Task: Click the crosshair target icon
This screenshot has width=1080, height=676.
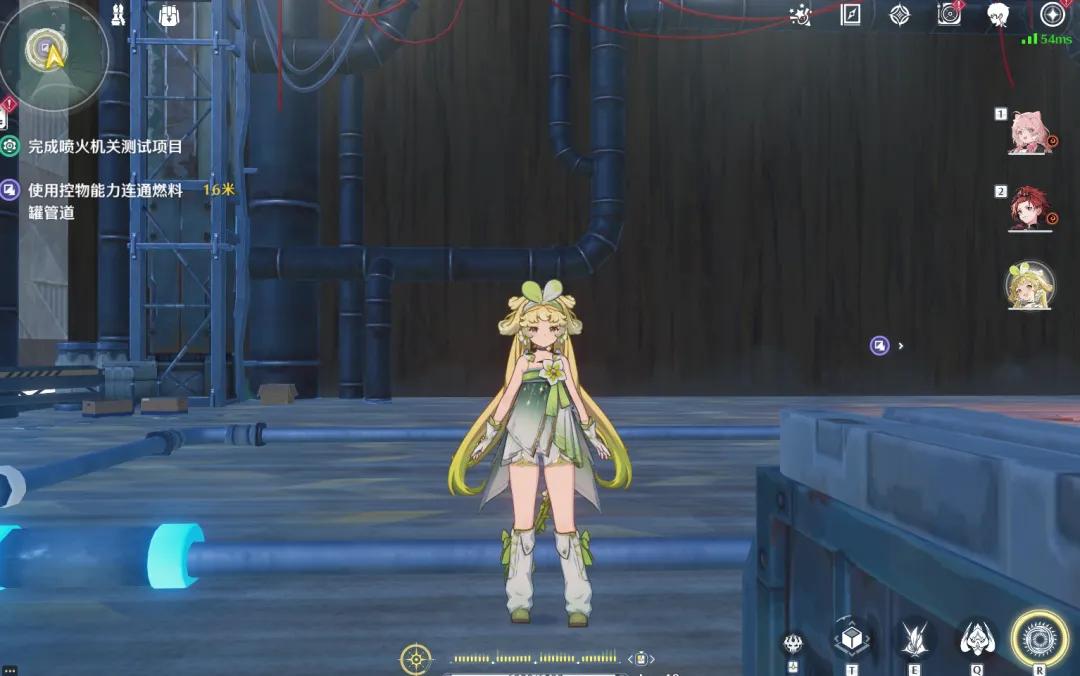Action: pos(415,659)
